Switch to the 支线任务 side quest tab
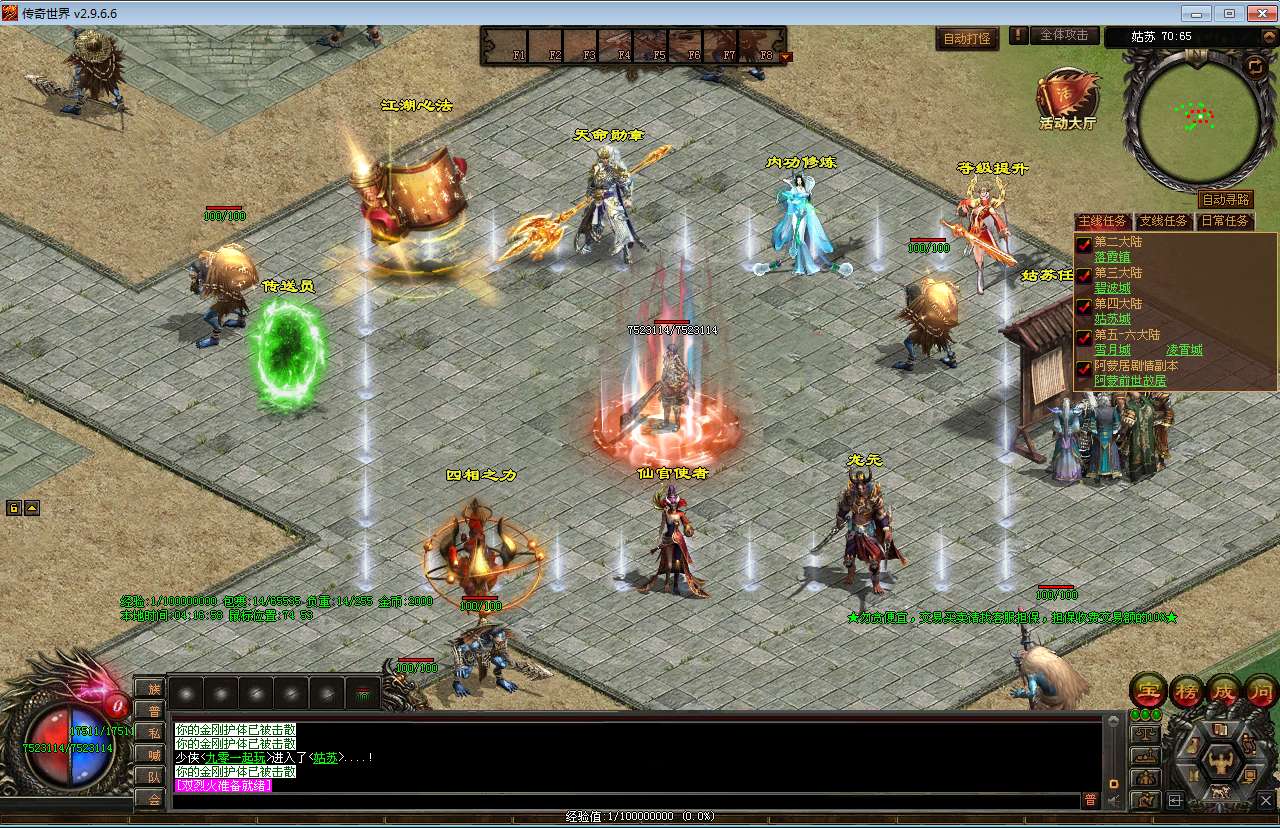The height and width of the screenshot is (828, 1280). pyautogui.click(x=1164, y=221)
